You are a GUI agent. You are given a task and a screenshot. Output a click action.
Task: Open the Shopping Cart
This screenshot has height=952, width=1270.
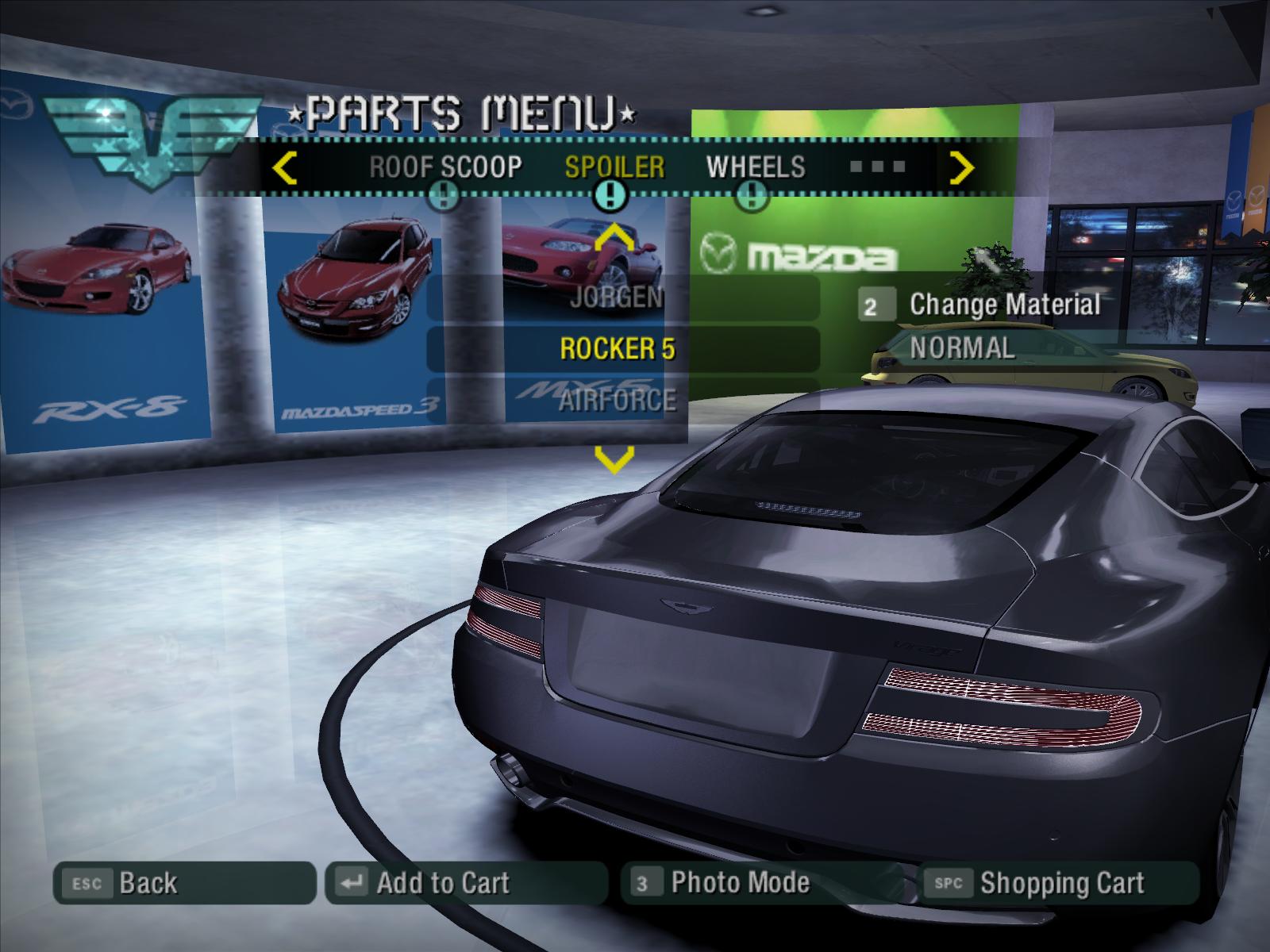(1057, 883)
